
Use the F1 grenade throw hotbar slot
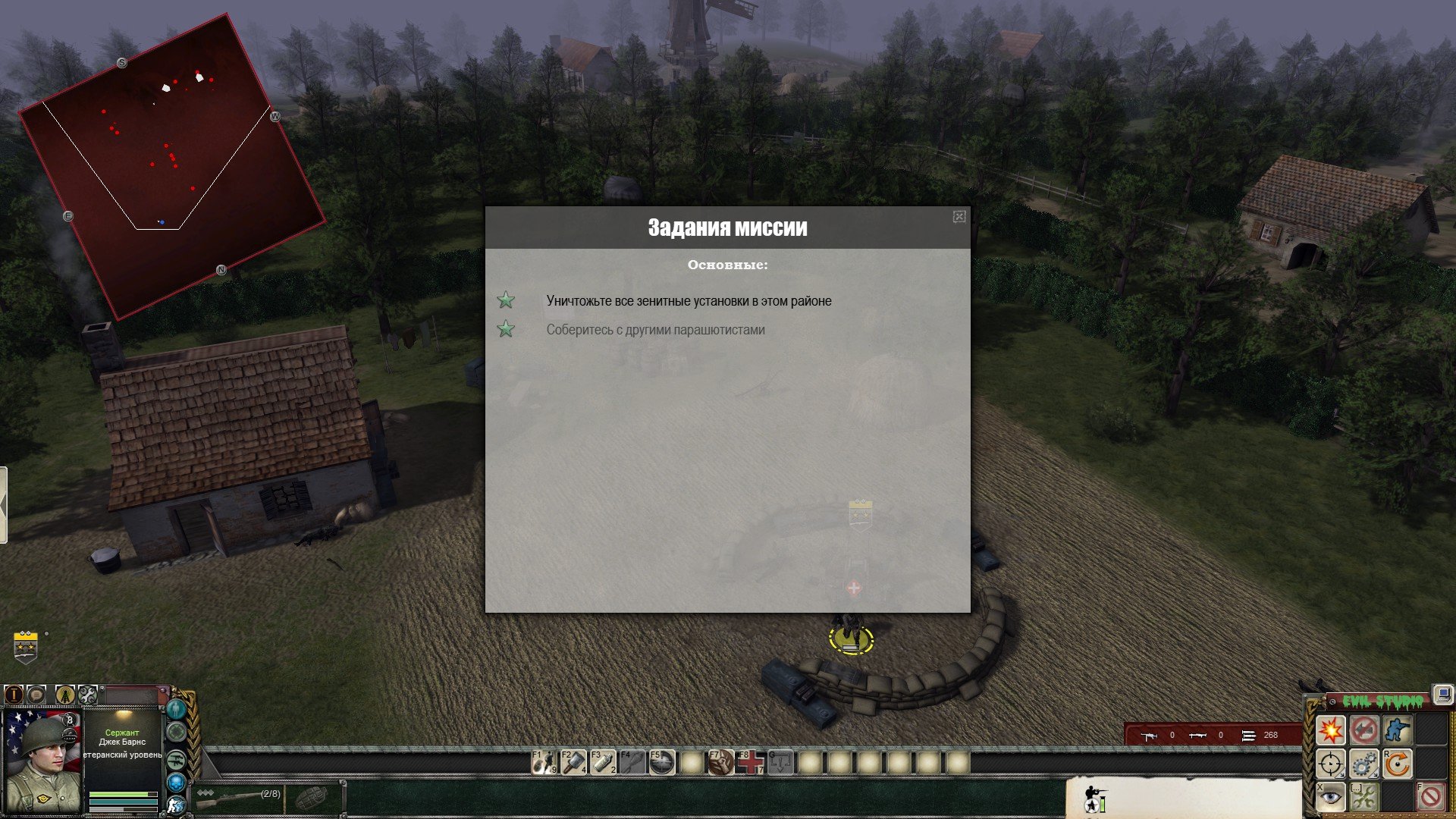544,762
